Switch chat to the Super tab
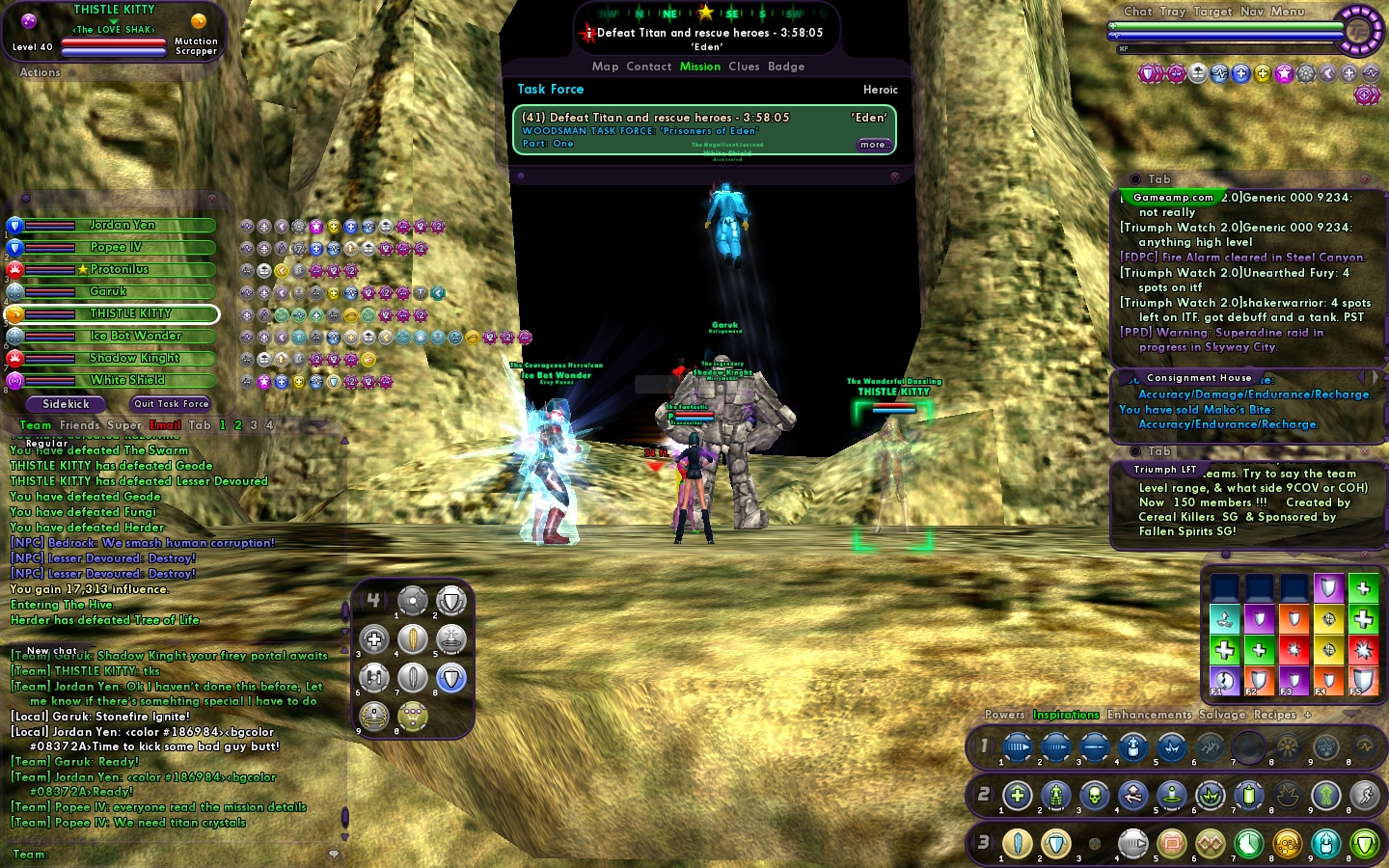The width and height of the screenshot is (1389, 868). (x=124, y=425)
